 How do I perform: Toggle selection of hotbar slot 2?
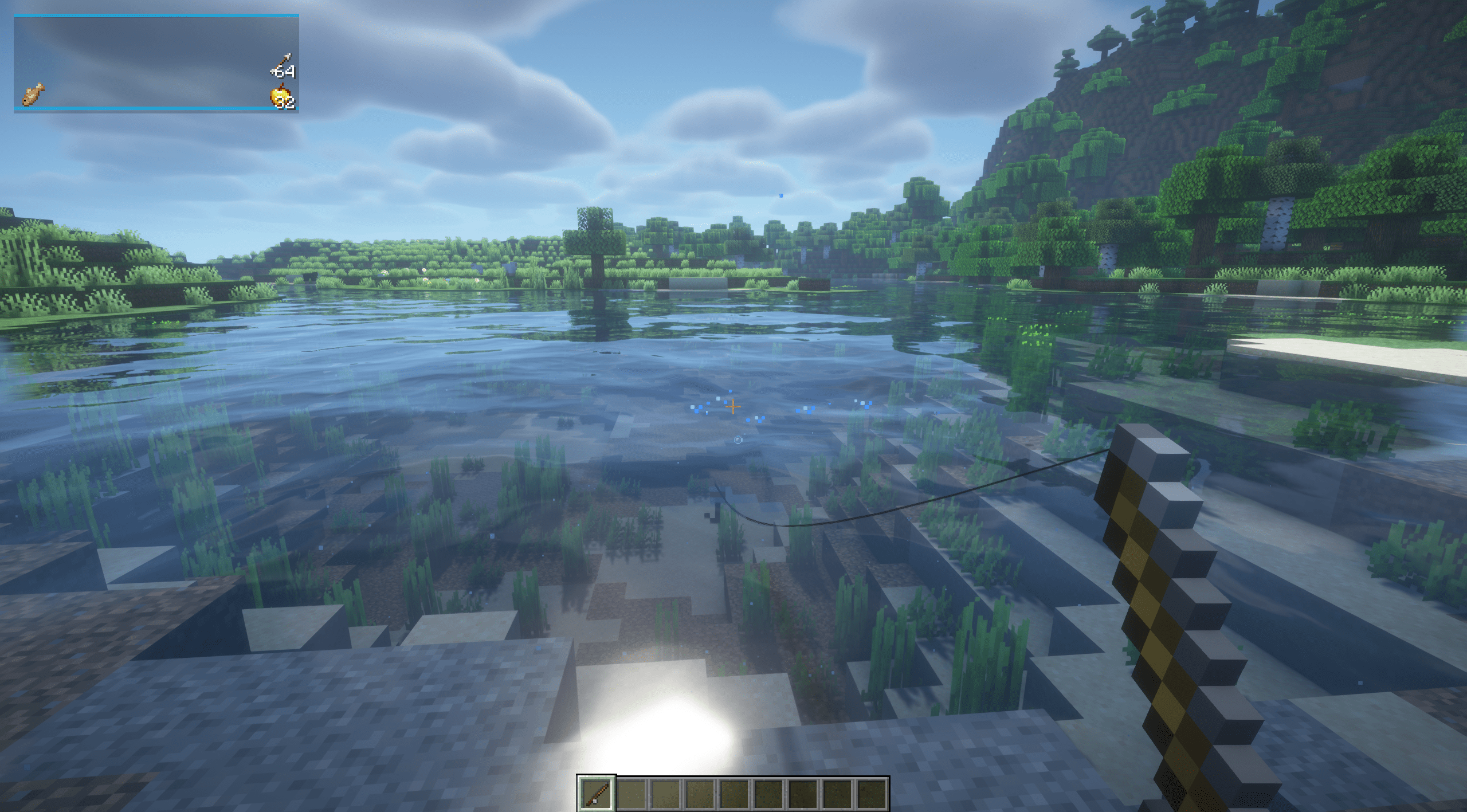pos(631,794)
